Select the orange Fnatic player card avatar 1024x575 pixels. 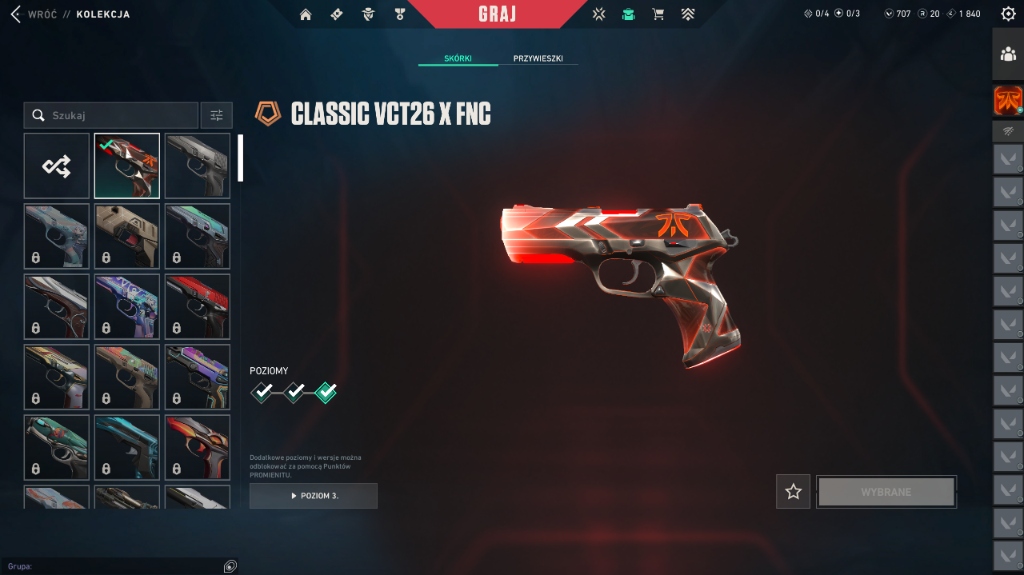click(x=1008, y=100)
